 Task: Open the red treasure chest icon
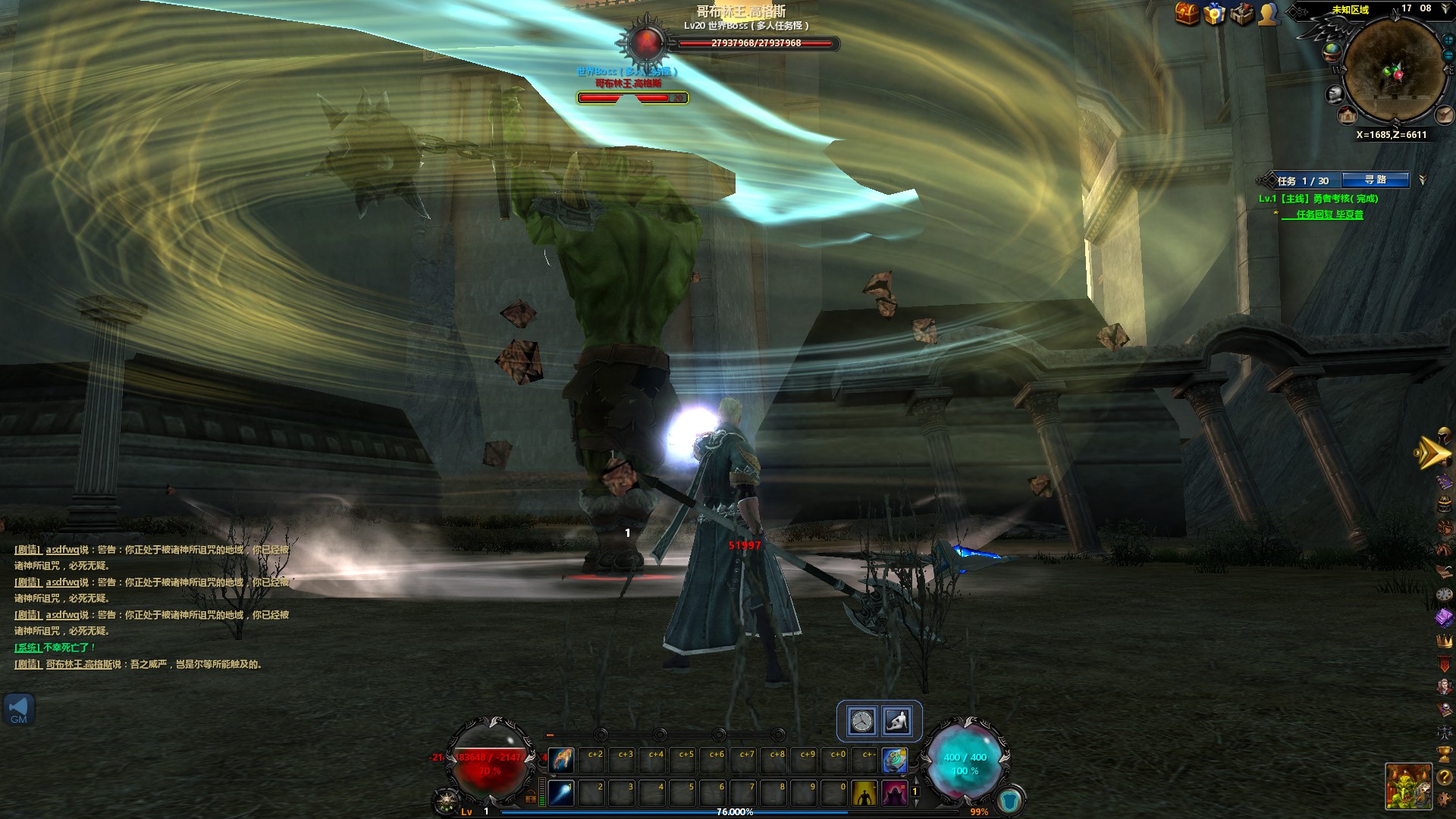coord(1187,13)
